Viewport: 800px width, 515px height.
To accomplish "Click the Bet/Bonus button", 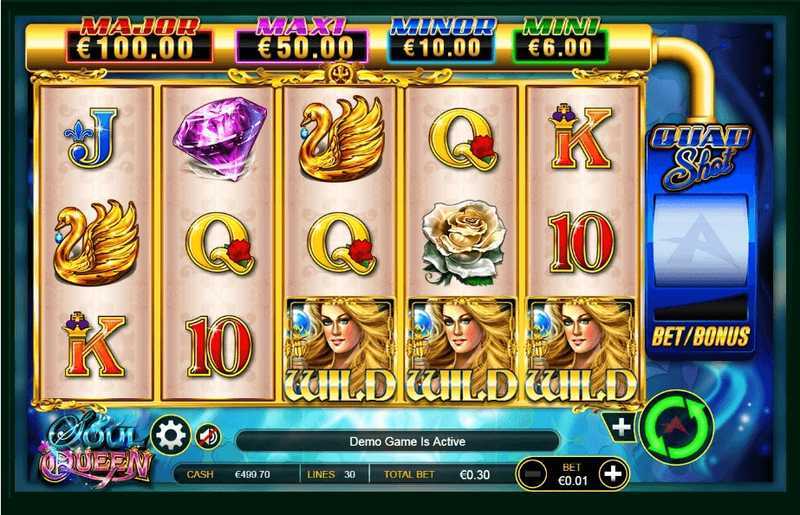I will tap(700, 336).
